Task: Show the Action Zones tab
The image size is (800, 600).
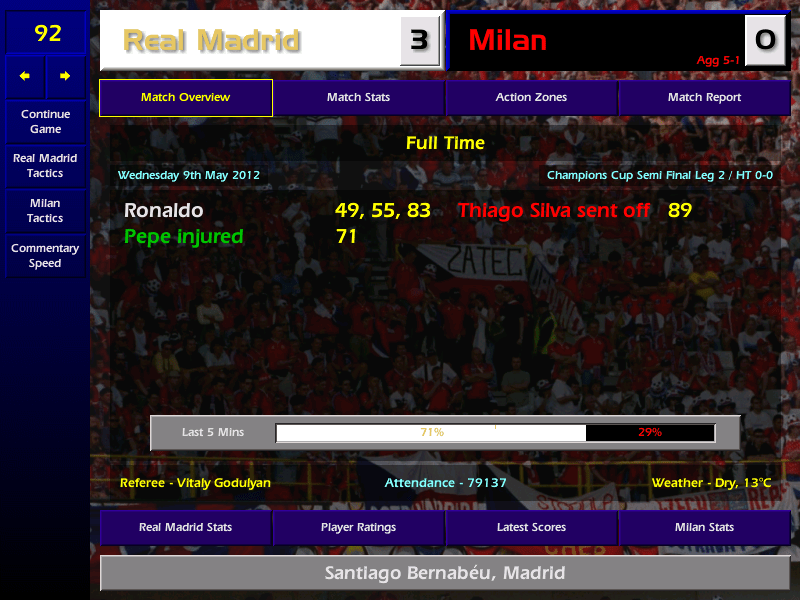Action: tap(531, 98)
